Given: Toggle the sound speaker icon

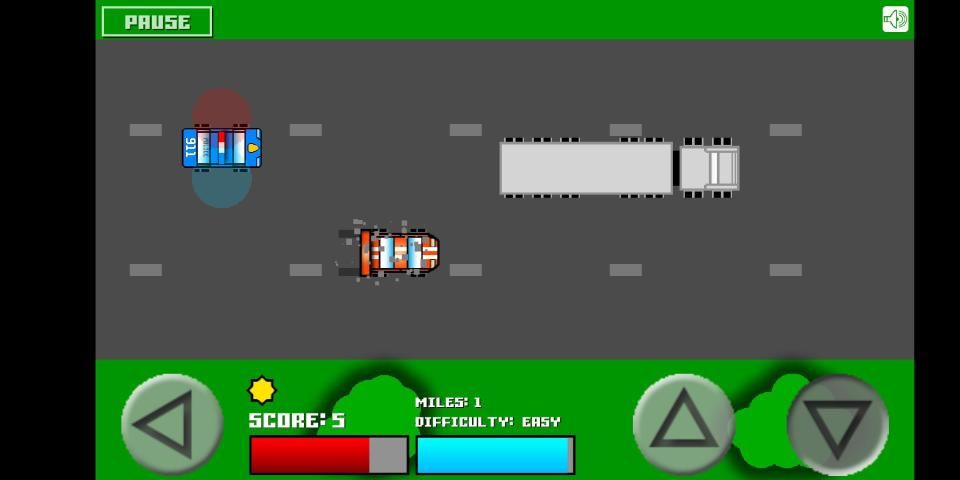Looking at the screenshot, I should pyautogui.click(x=895, y=20).
